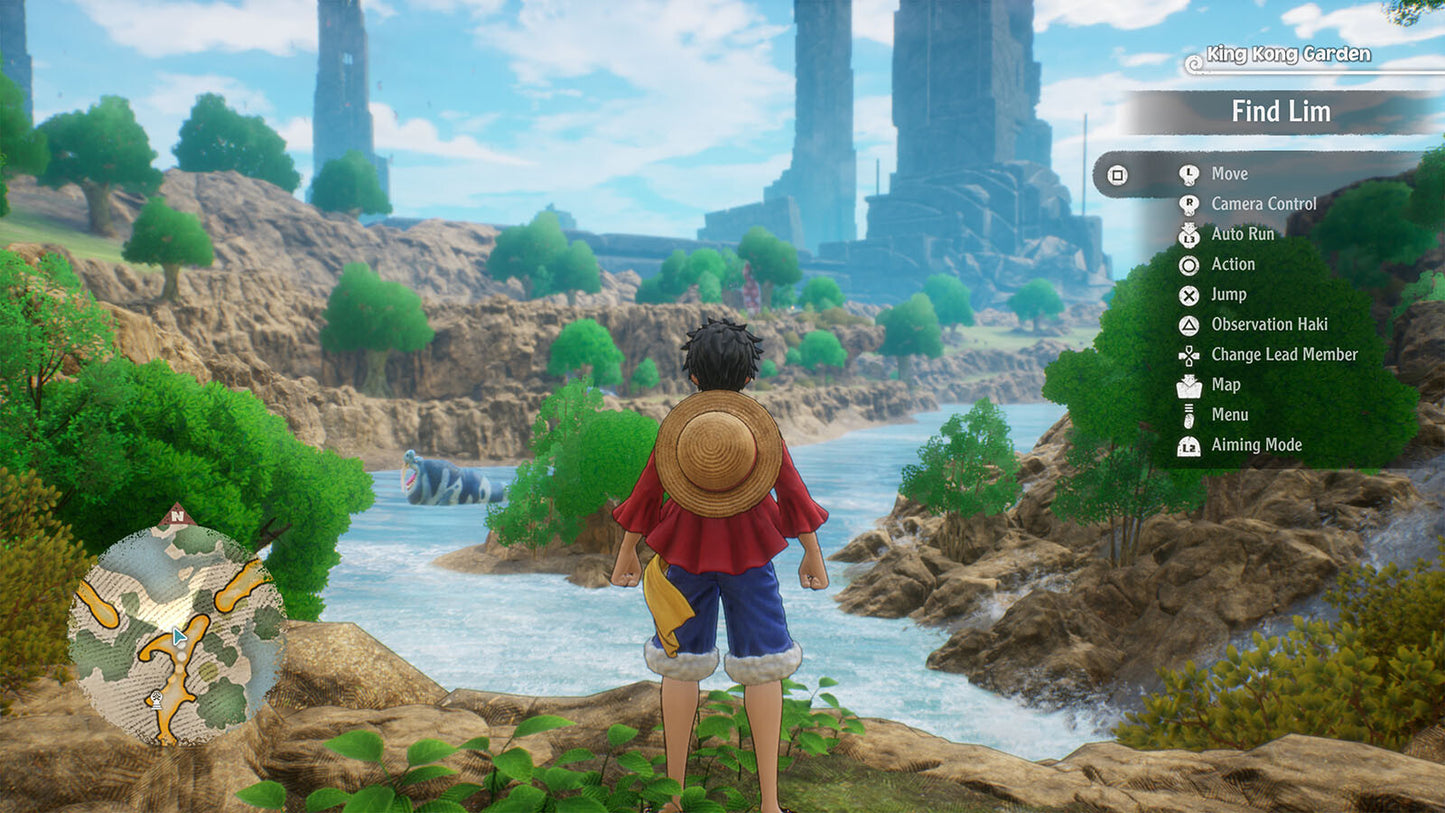The height and width of the screenshot is (813, 1445).
Task: Click the square button icon above the control list
Action: point(1117,173)
